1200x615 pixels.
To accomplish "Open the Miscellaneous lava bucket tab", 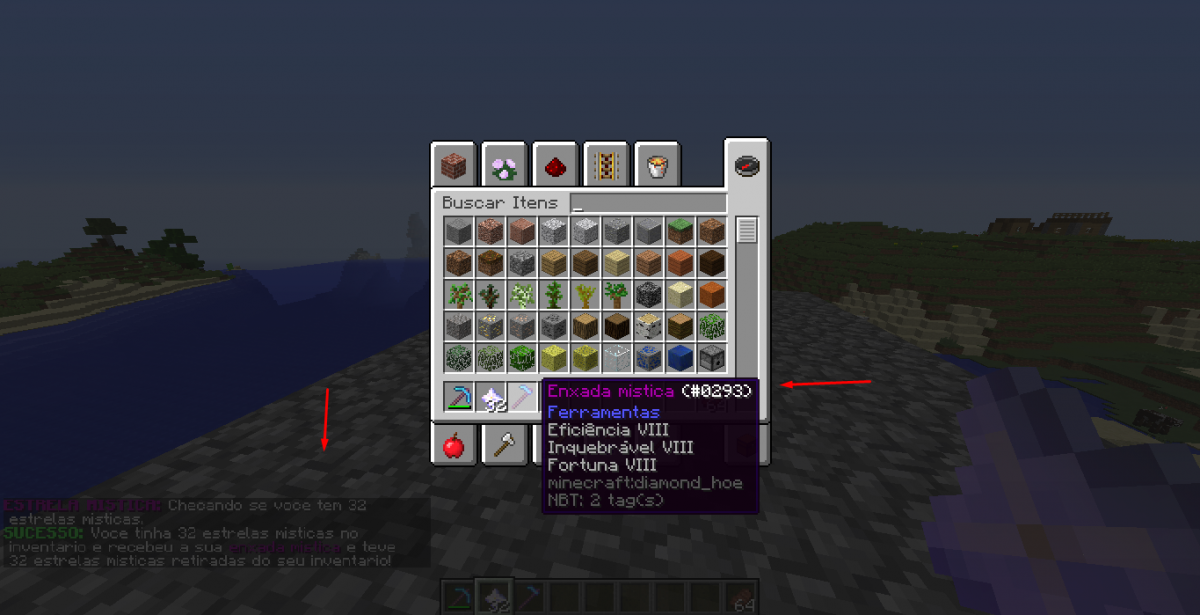I will pos(657,165).
